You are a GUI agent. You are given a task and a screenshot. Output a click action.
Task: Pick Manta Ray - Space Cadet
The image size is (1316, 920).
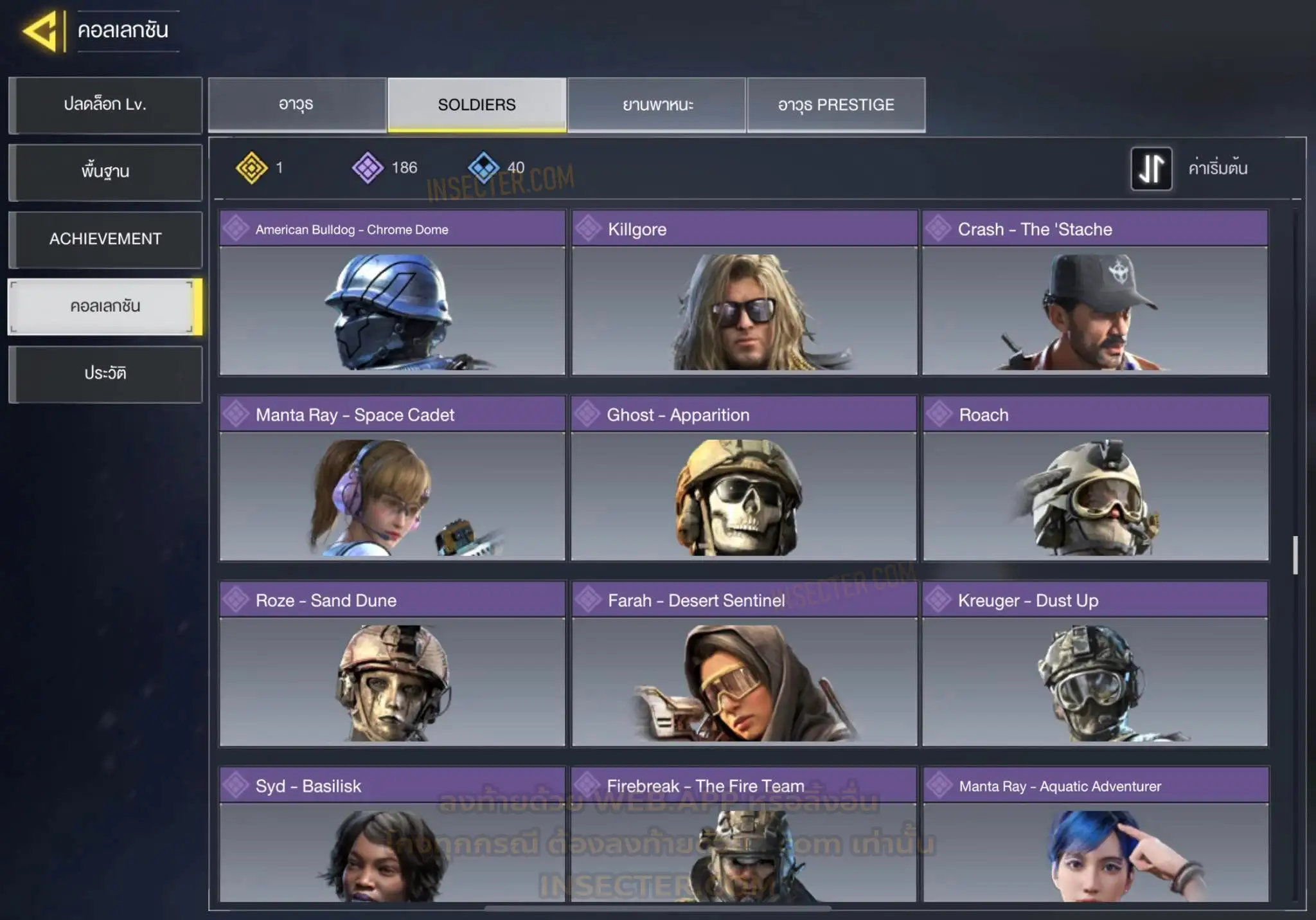392,479
